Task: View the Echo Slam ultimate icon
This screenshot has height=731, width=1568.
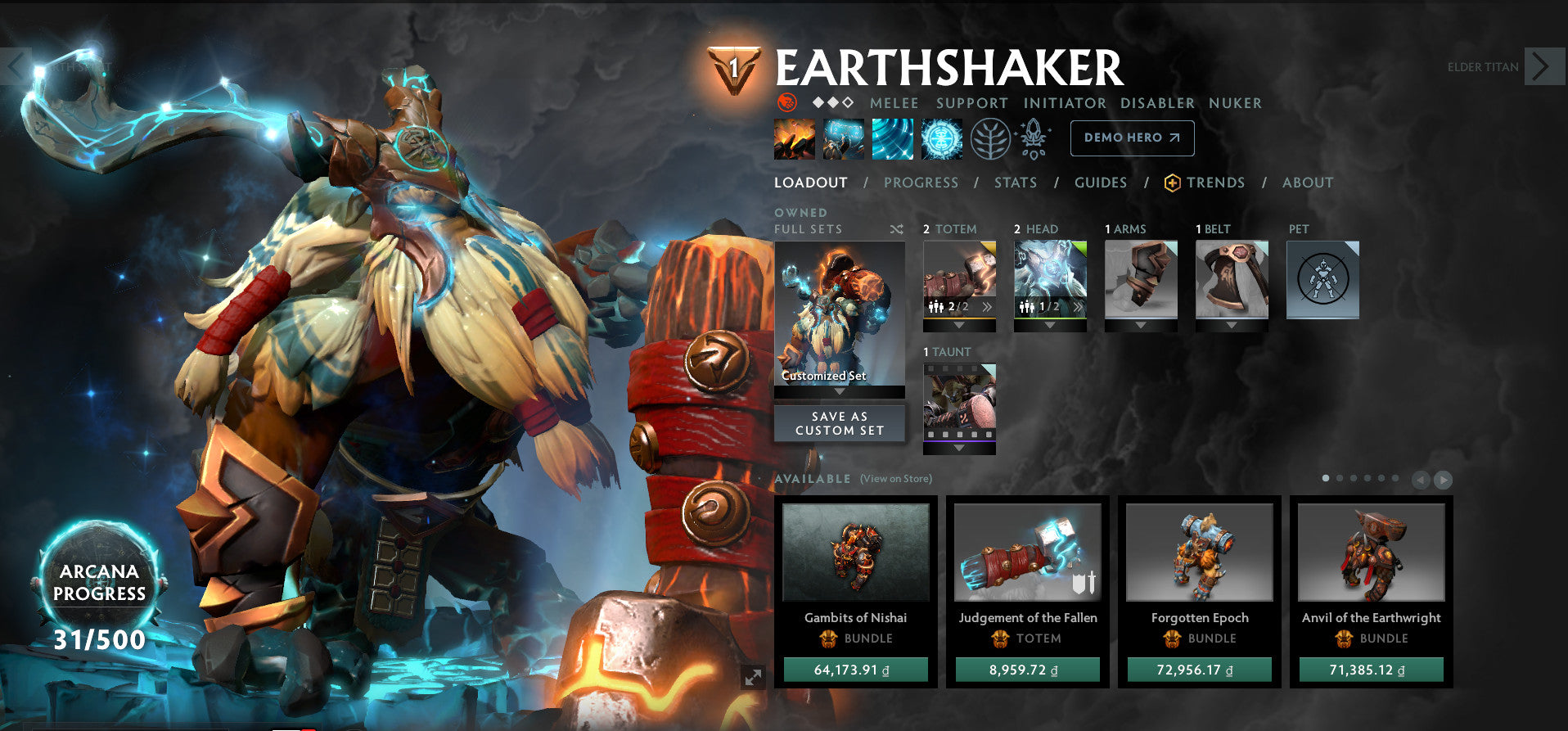Action: coord(941,138)
